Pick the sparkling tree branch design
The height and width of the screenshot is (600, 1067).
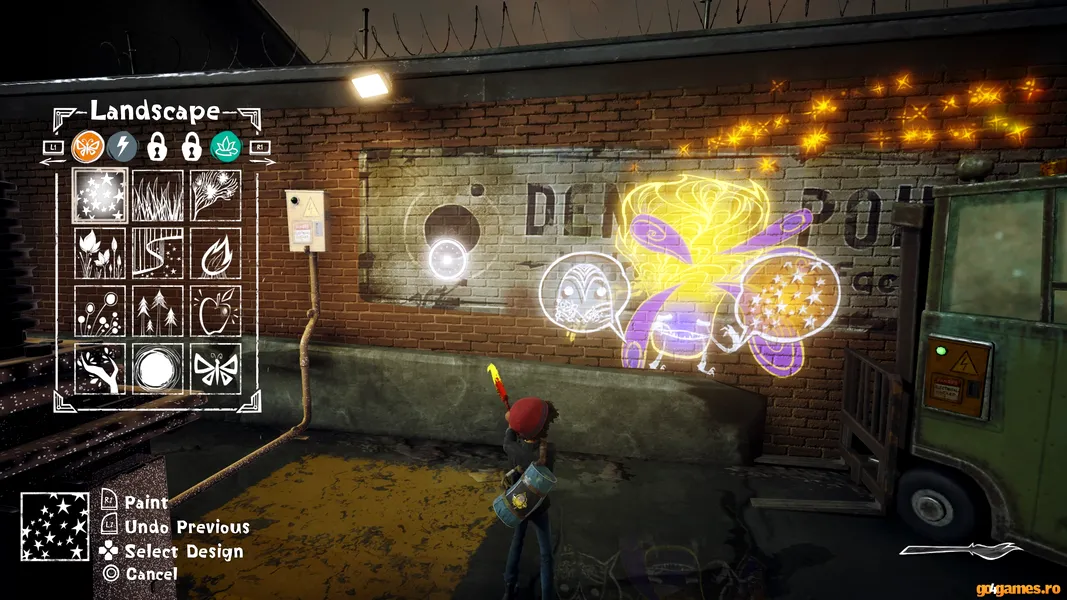215,196
